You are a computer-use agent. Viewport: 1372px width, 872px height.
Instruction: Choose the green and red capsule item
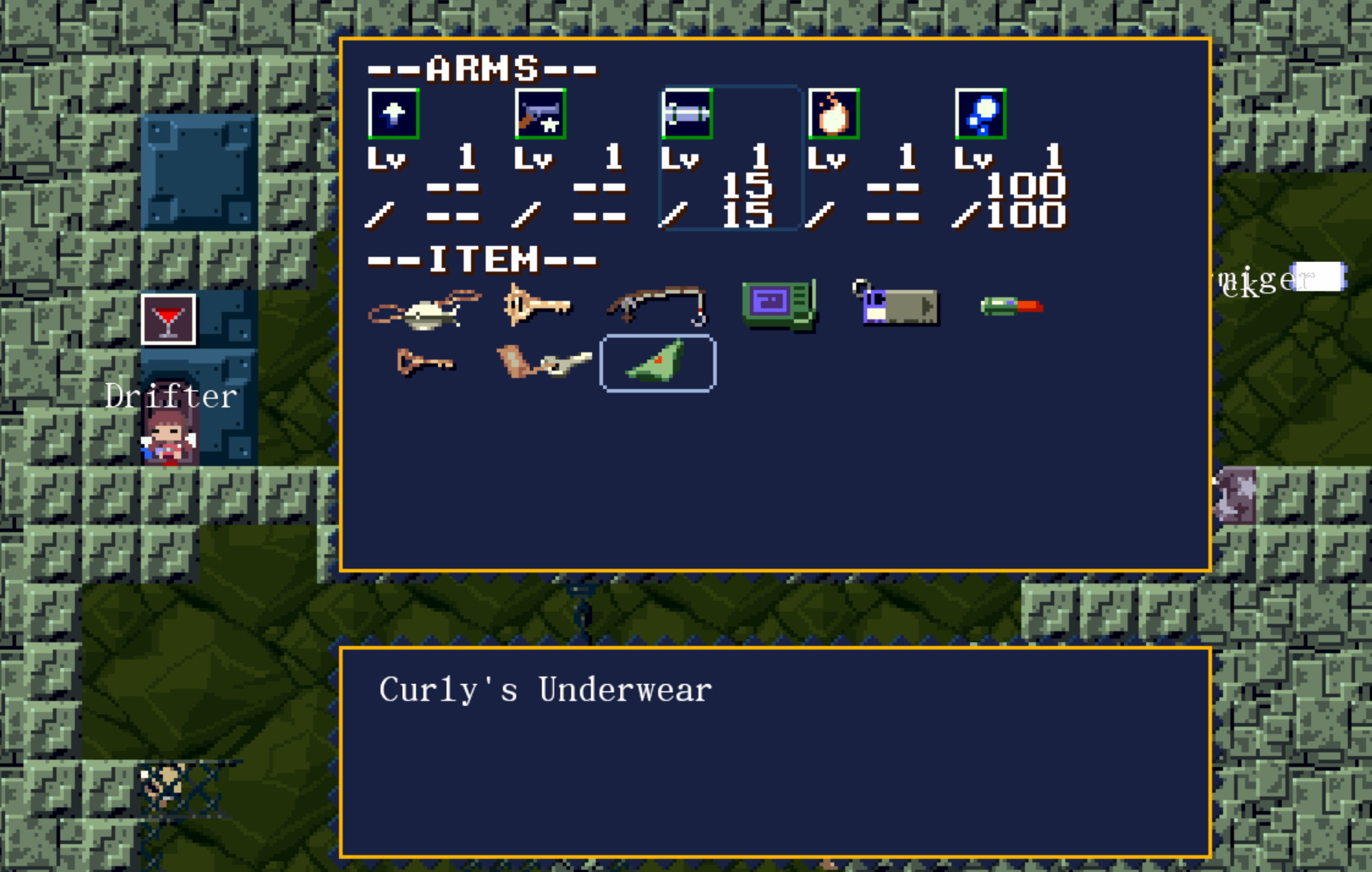(x=1012, y=305)
